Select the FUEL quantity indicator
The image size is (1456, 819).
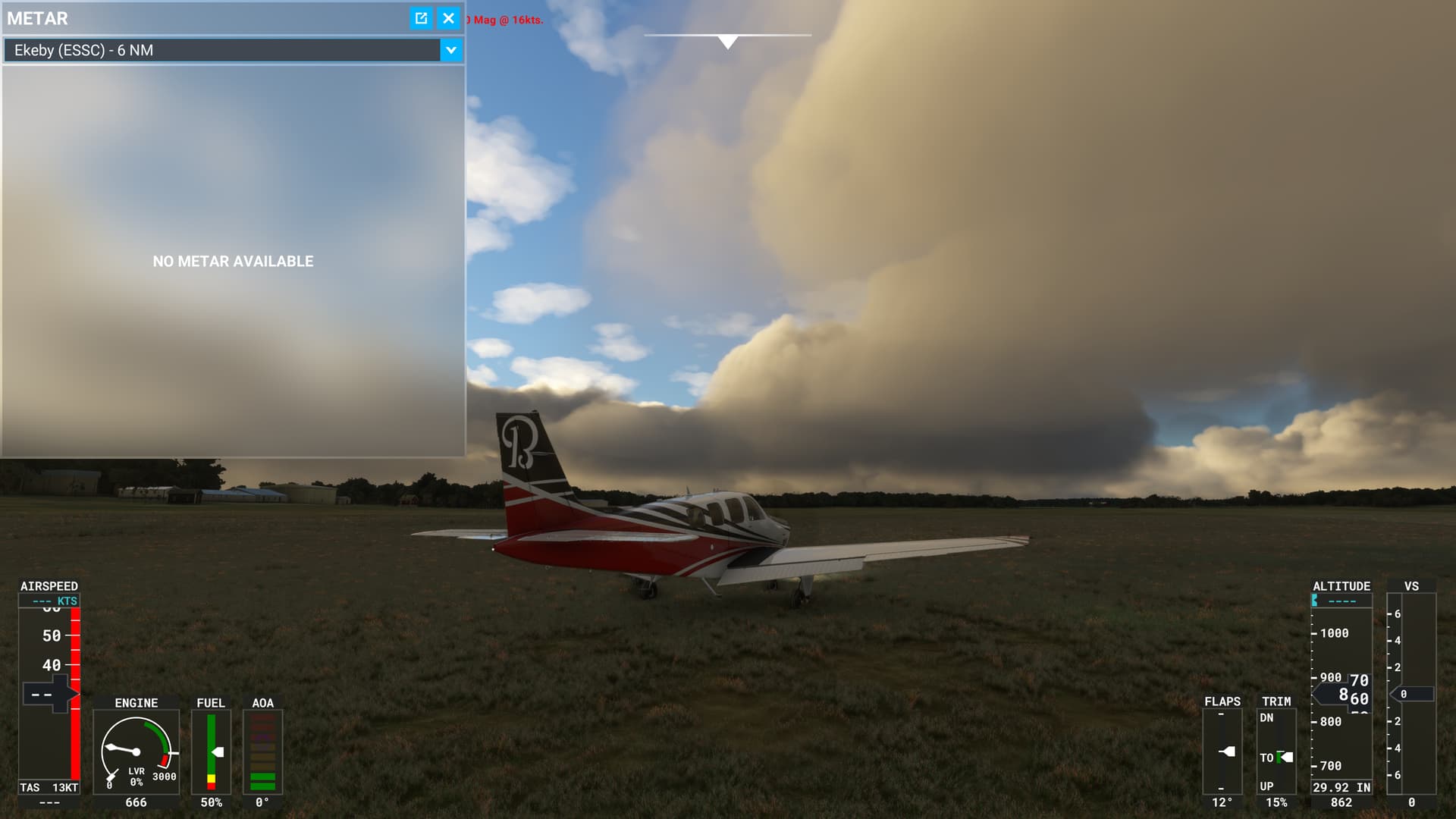(x=212, y=751)
